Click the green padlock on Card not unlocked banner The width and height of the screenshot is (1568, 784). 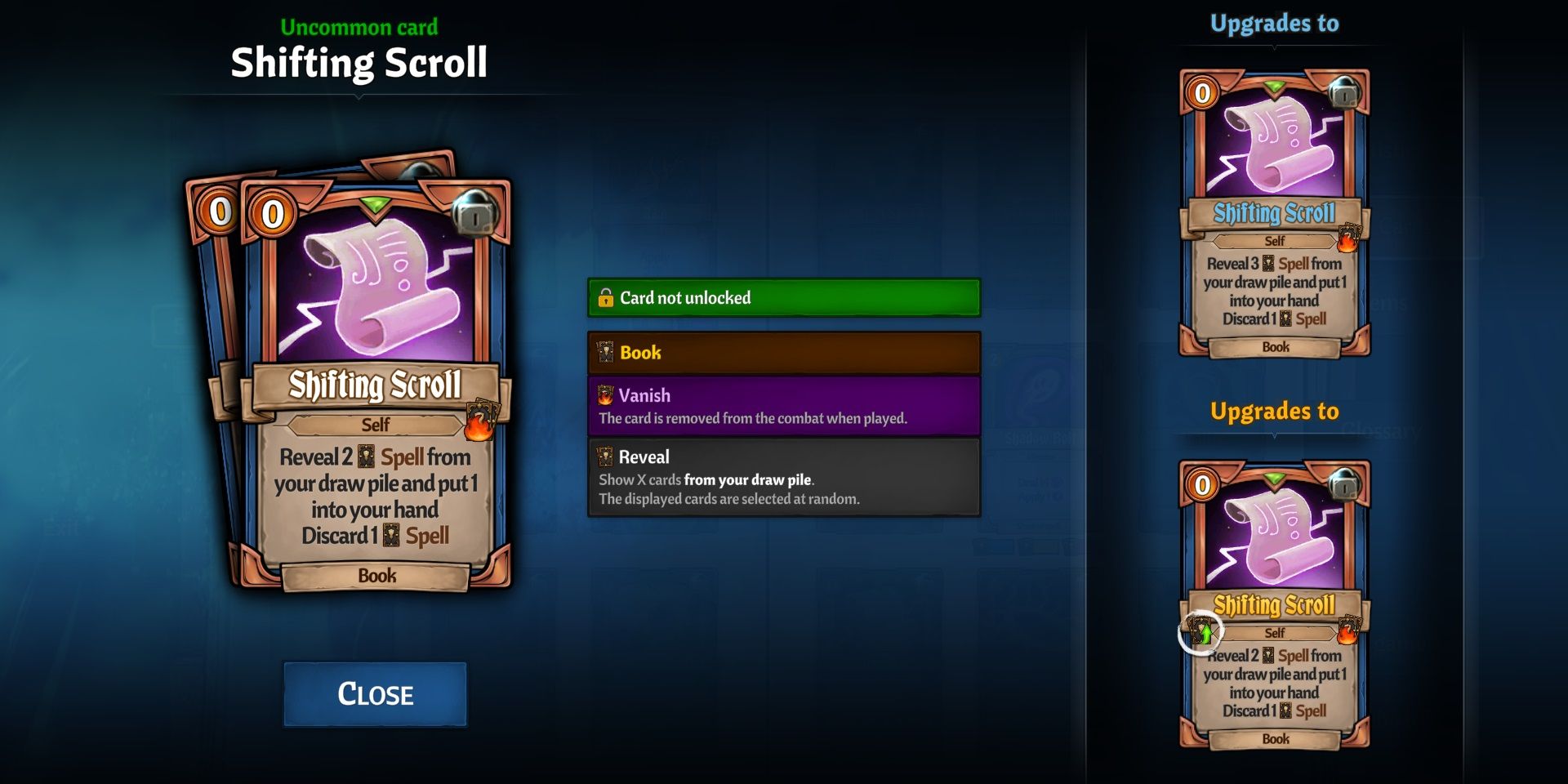coord(608,297)
